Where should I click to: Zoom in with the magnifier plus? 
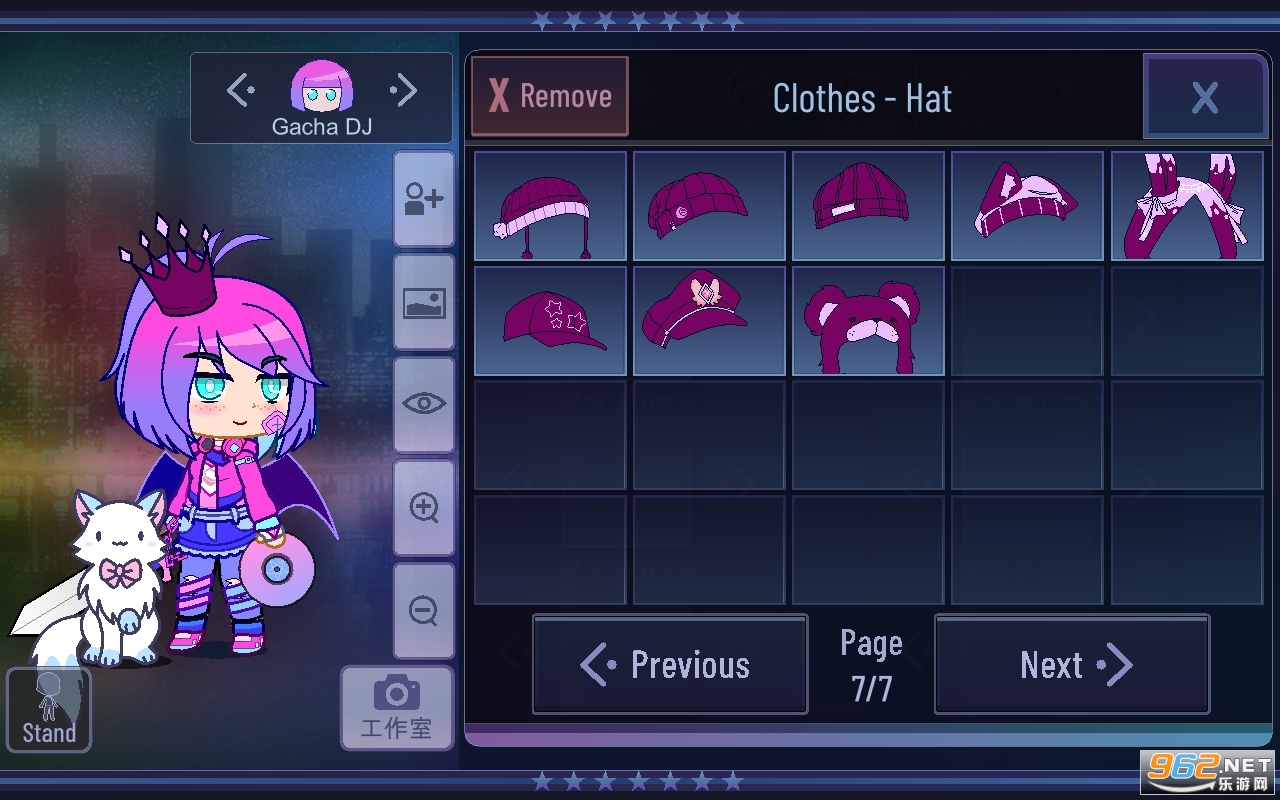point(424,508)
